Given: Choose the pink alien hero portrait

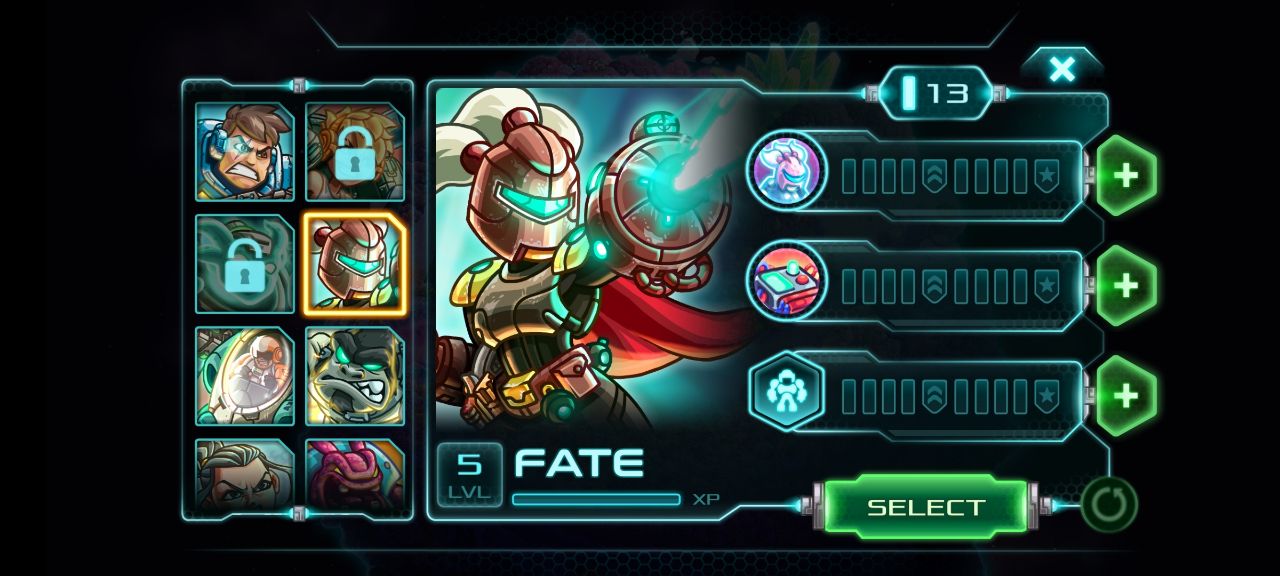Looking at the screenshot, I should [354, 475].
